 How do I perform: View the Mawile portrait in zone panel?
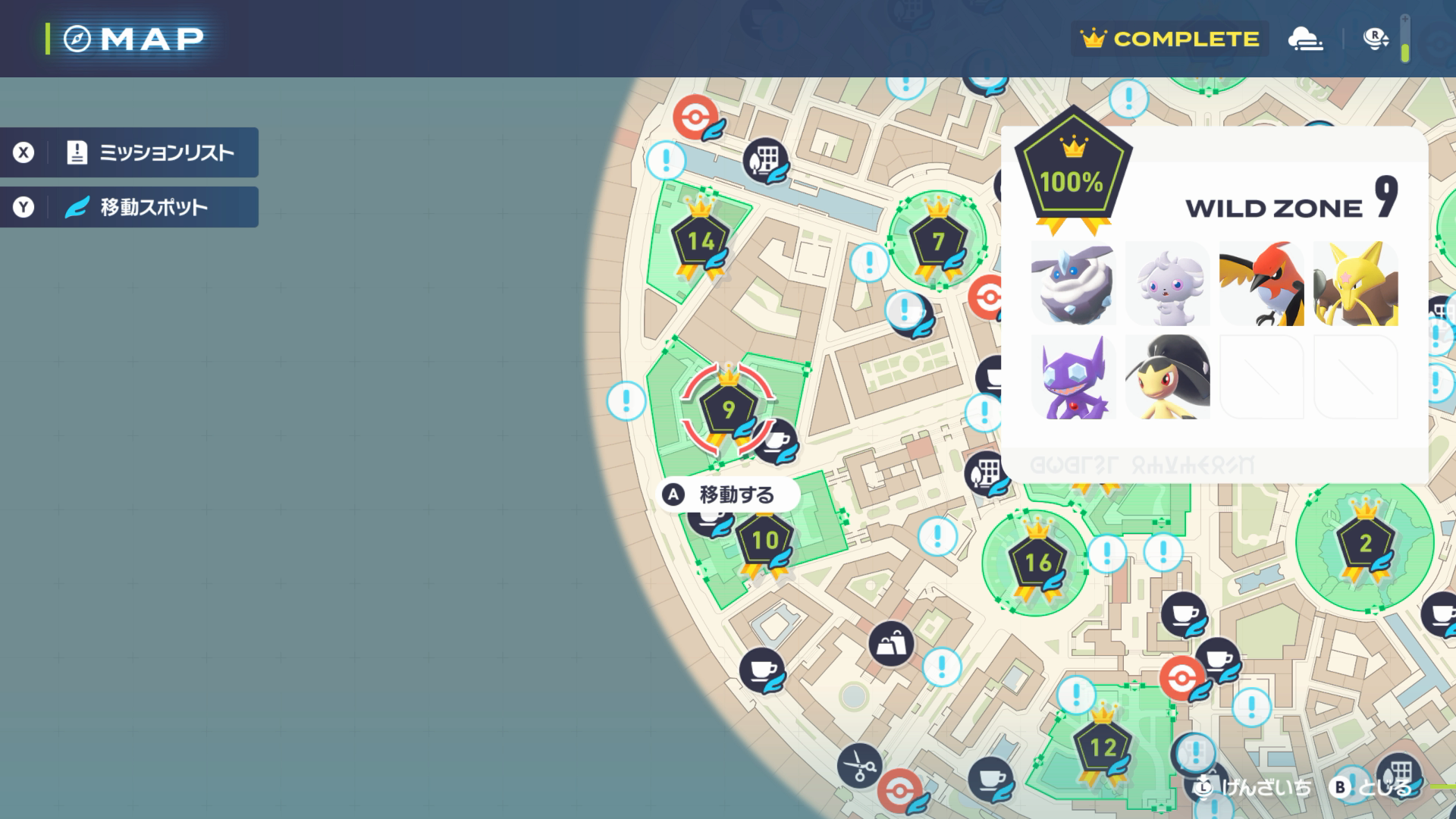[x=1167, y=377]
